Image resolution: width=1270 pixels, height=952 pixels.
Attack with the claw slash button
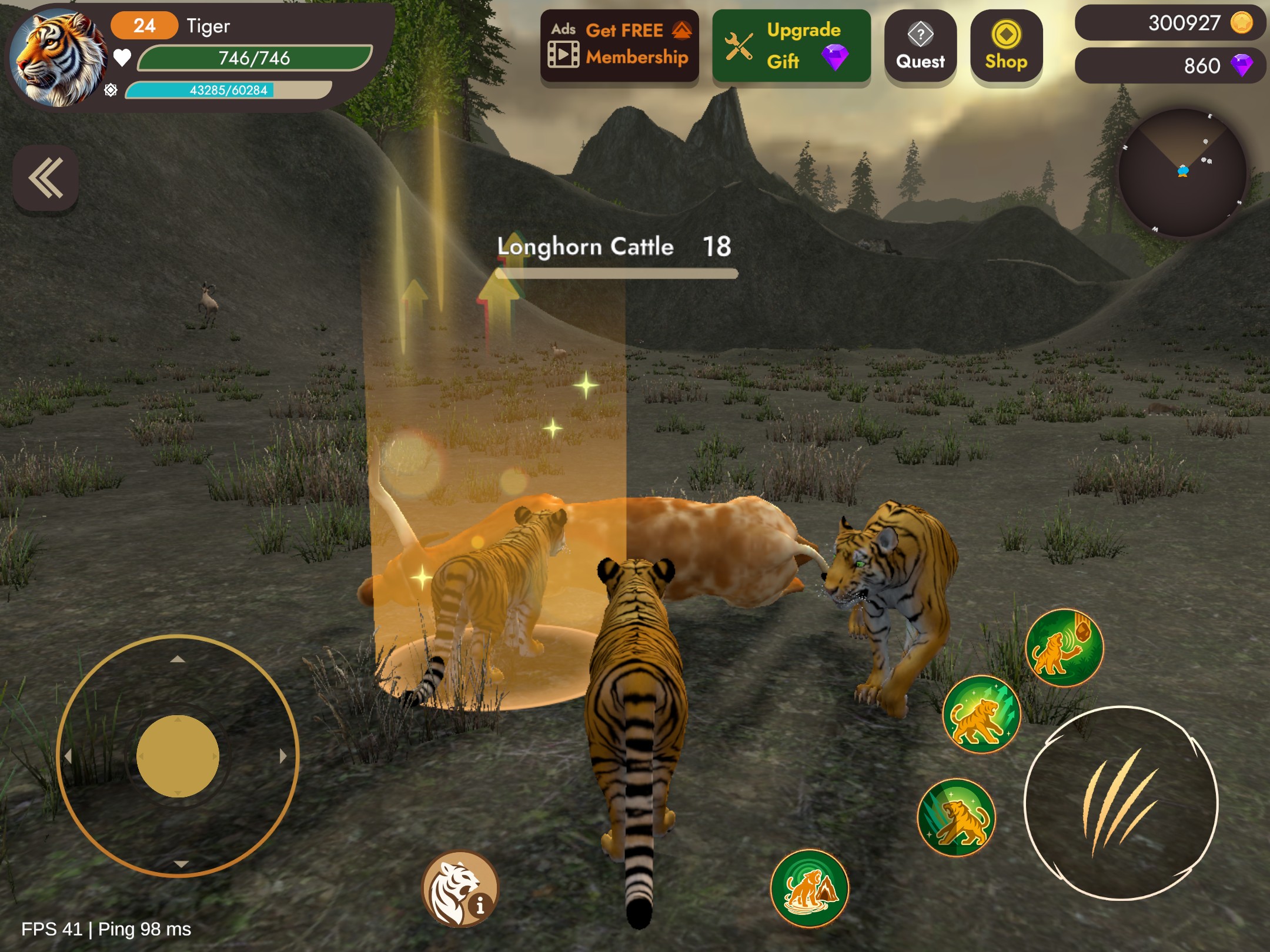[x=1121, y=802]
